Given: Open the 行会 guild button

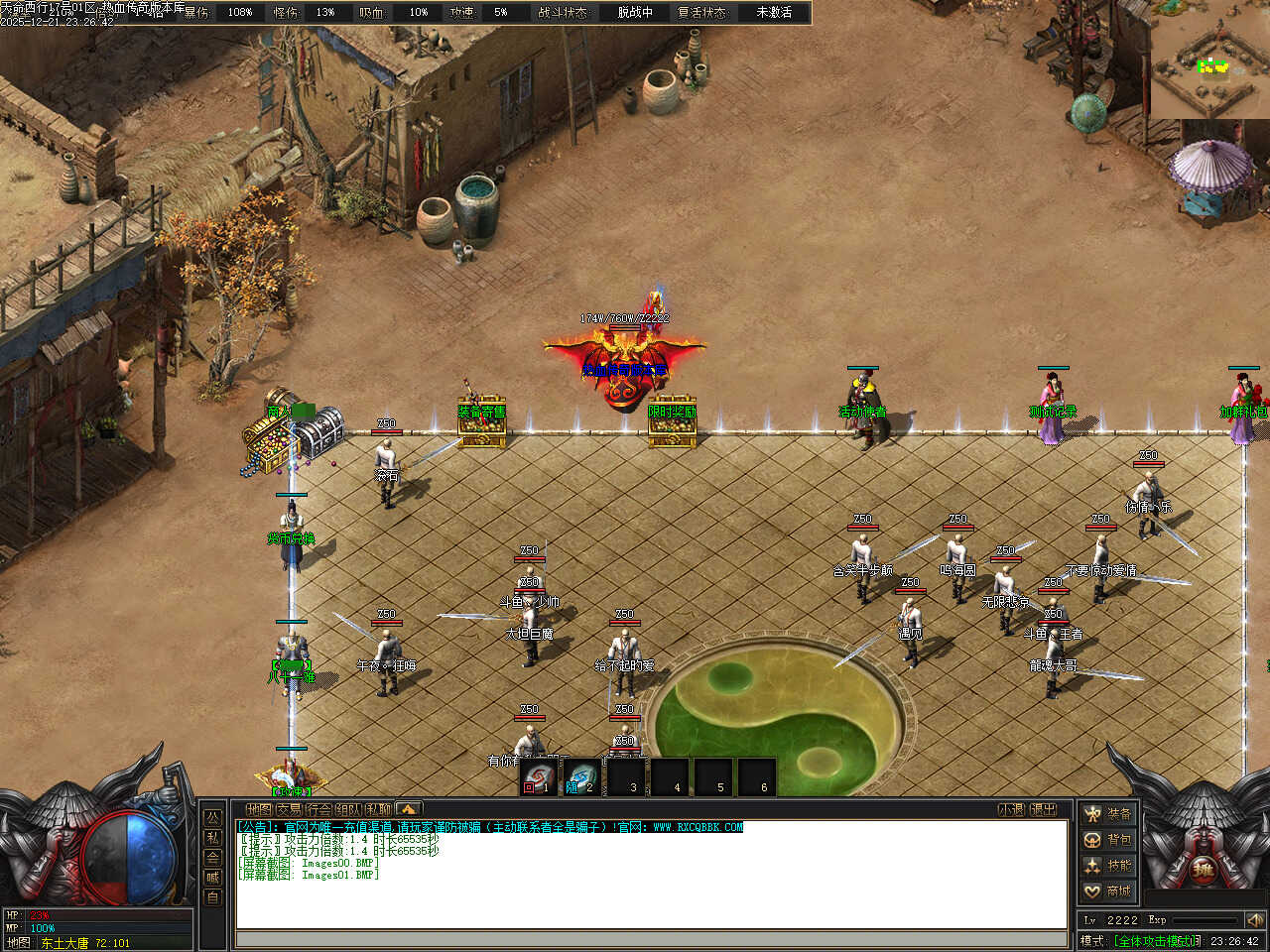Looking at the screenshot, I should pos(318,809).
